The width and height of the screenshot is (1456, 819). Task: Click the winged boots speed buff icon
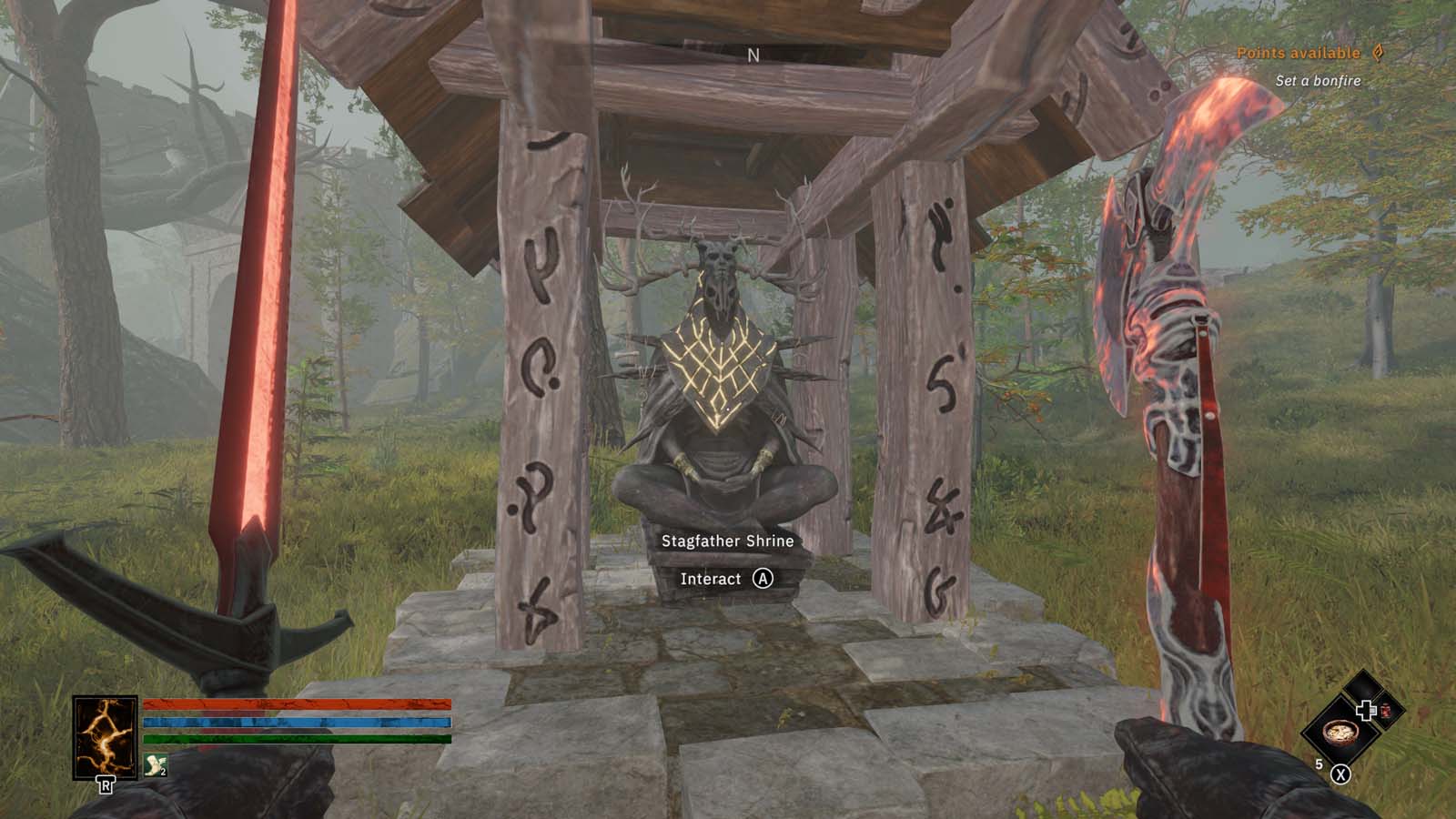pos(154,765)
